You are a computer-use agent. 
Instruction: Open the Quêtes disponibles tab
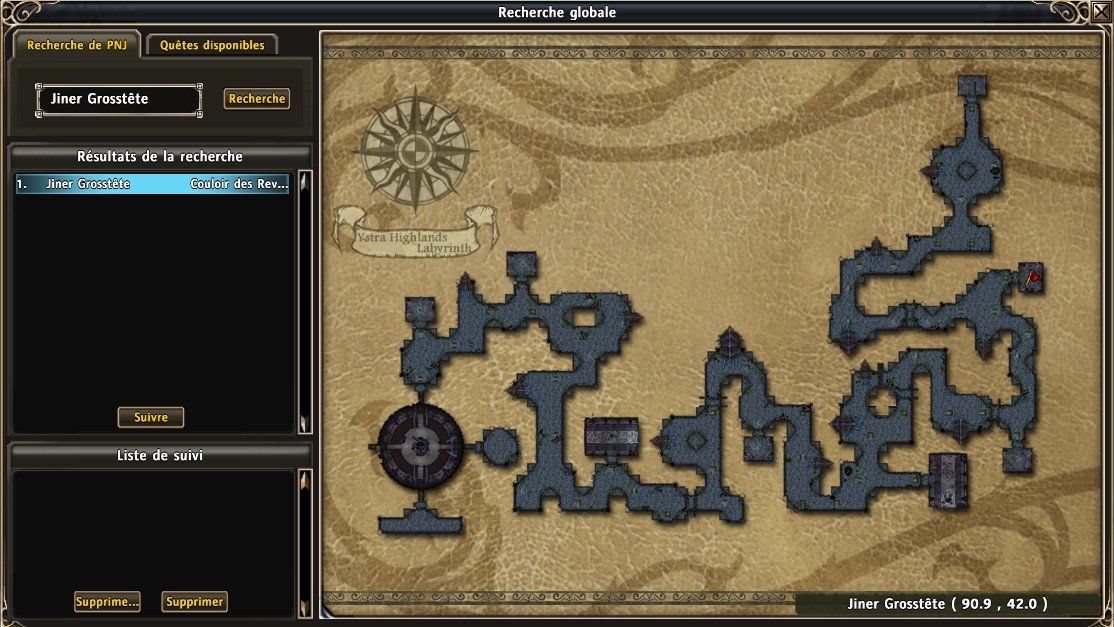pos(212,45)
